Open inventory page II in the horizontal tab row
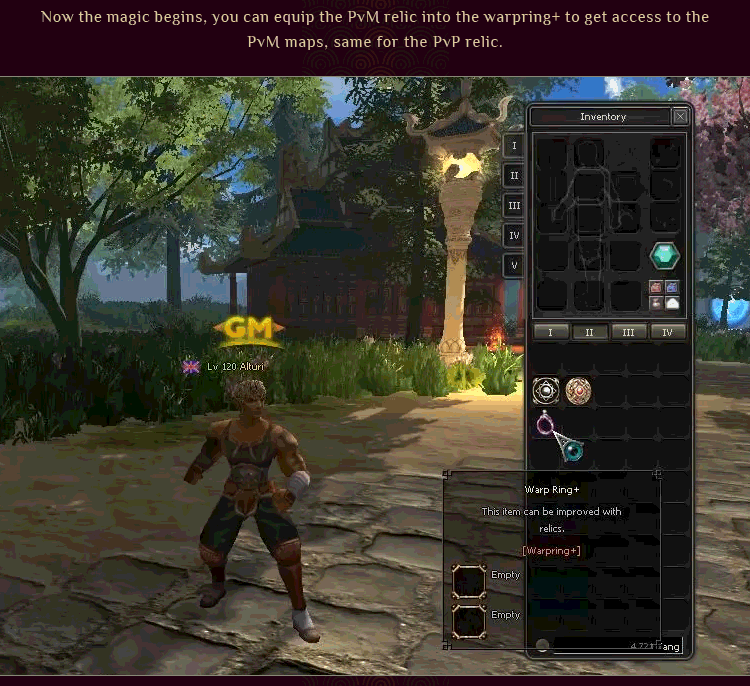Image resolution: width=750 pixels, height=686 pixels. [590, 332]
